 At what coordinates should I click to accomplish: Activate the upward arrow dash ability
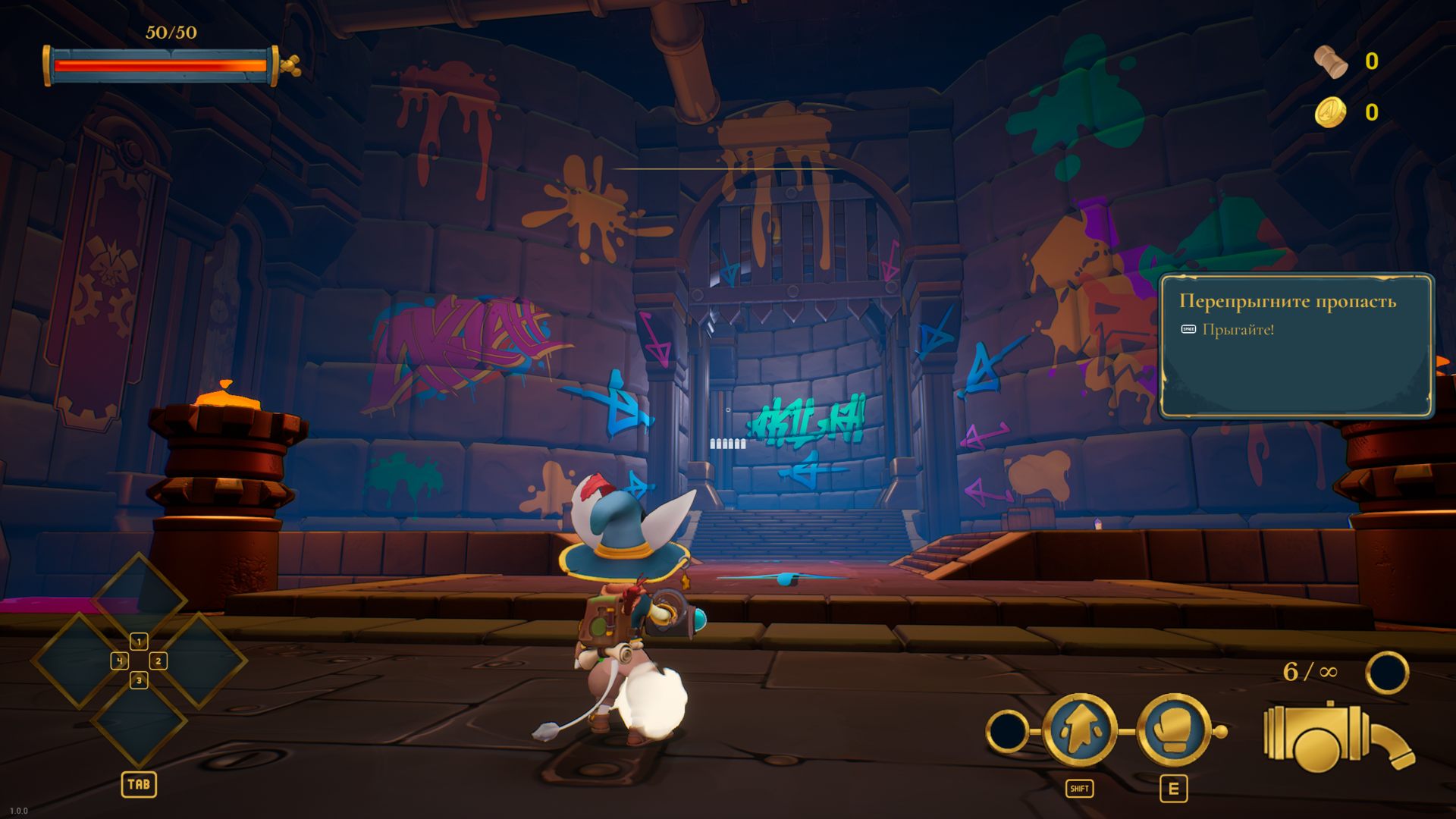(x=1079, y=730)
